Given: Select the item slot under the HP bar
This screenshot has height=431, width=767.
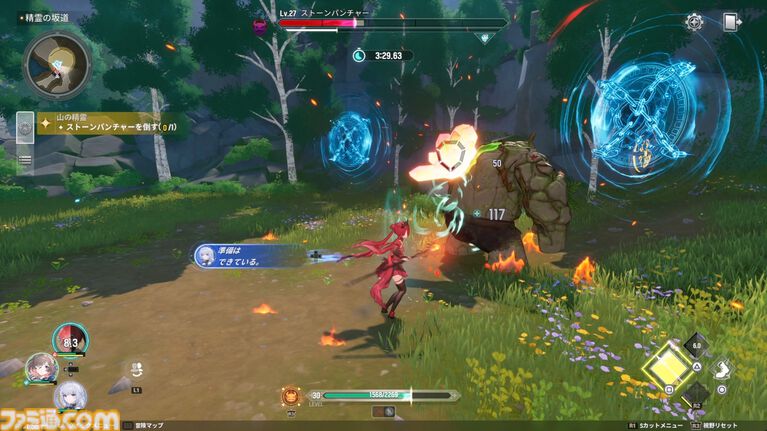Looking at the screenshot, I should click(383, 411).
